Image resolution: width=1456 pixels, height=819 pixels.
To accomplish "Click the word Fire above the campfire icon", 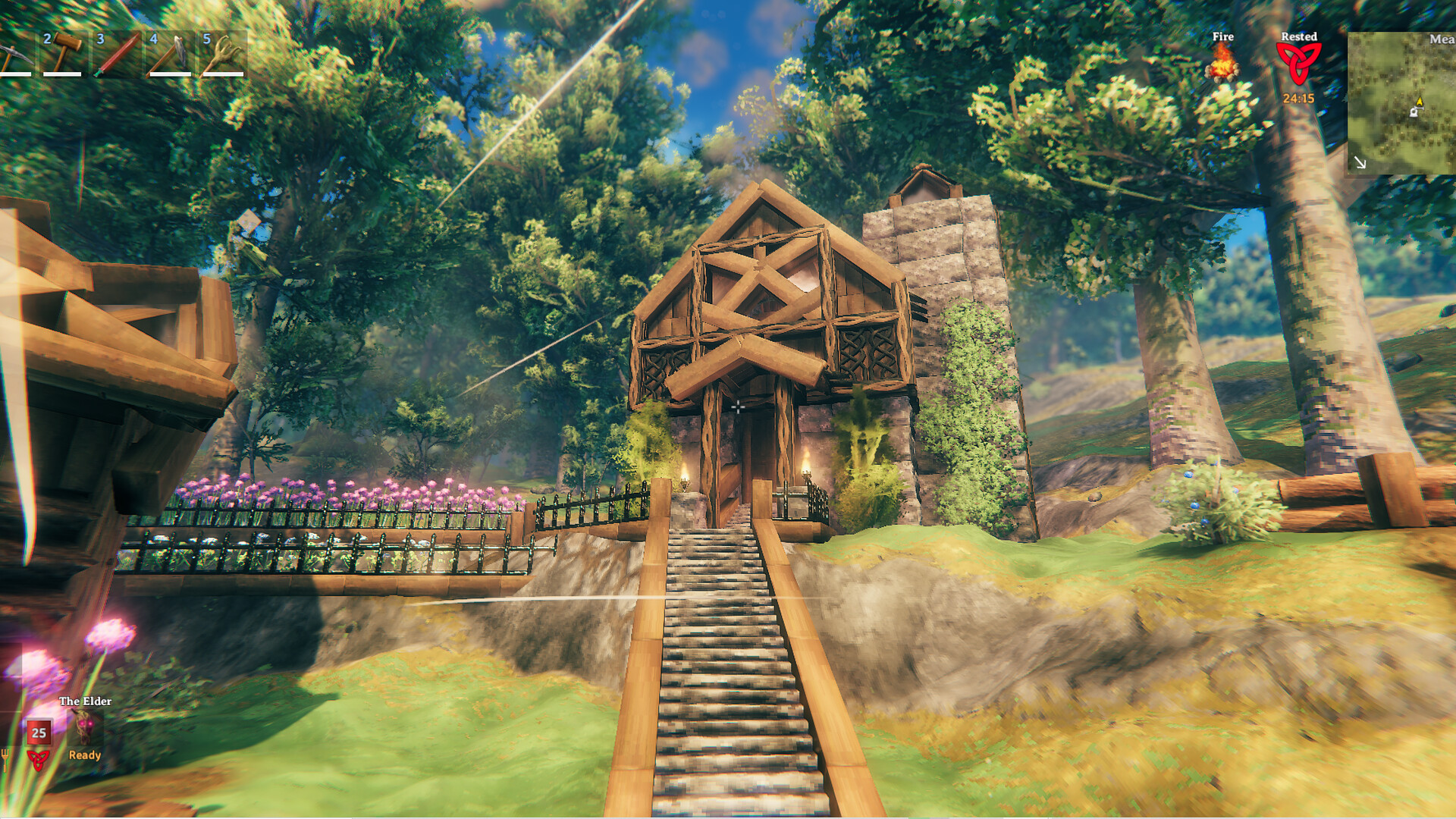I will click(x=1223, y=36).
